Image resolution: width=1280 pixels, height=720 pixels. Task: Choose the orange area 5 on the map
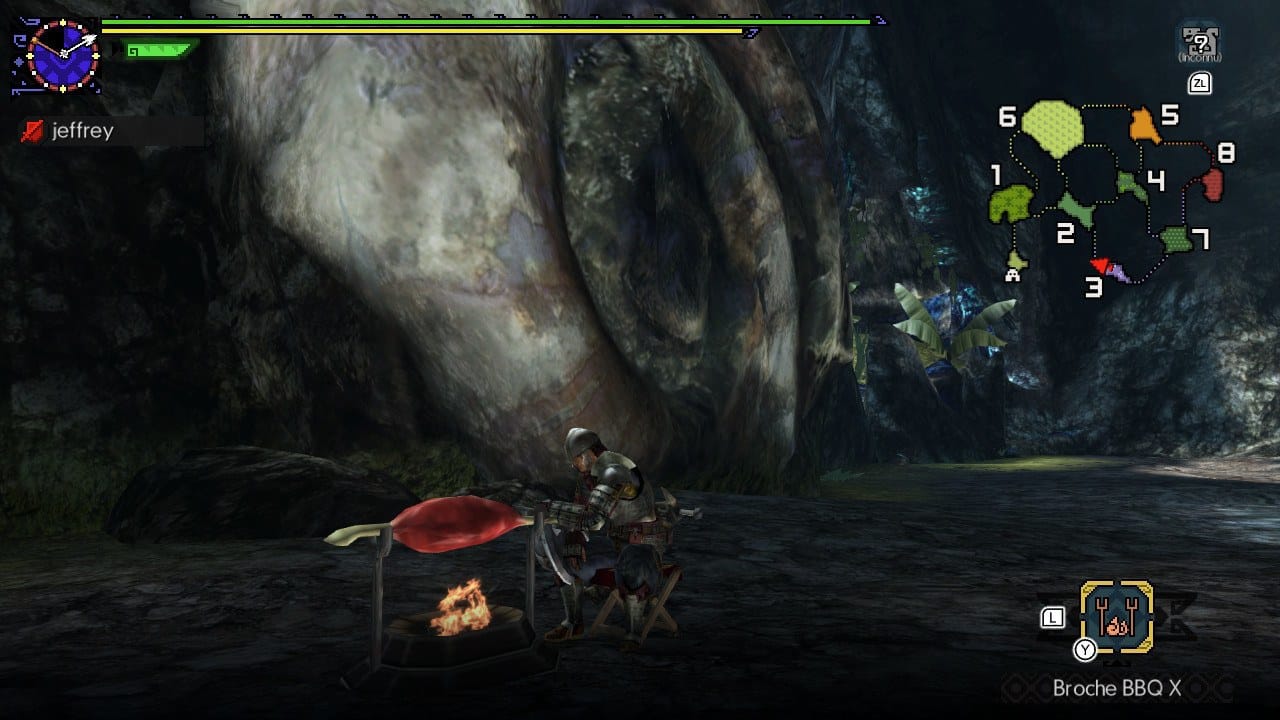pyautogui.click(x=1144, y=127)
